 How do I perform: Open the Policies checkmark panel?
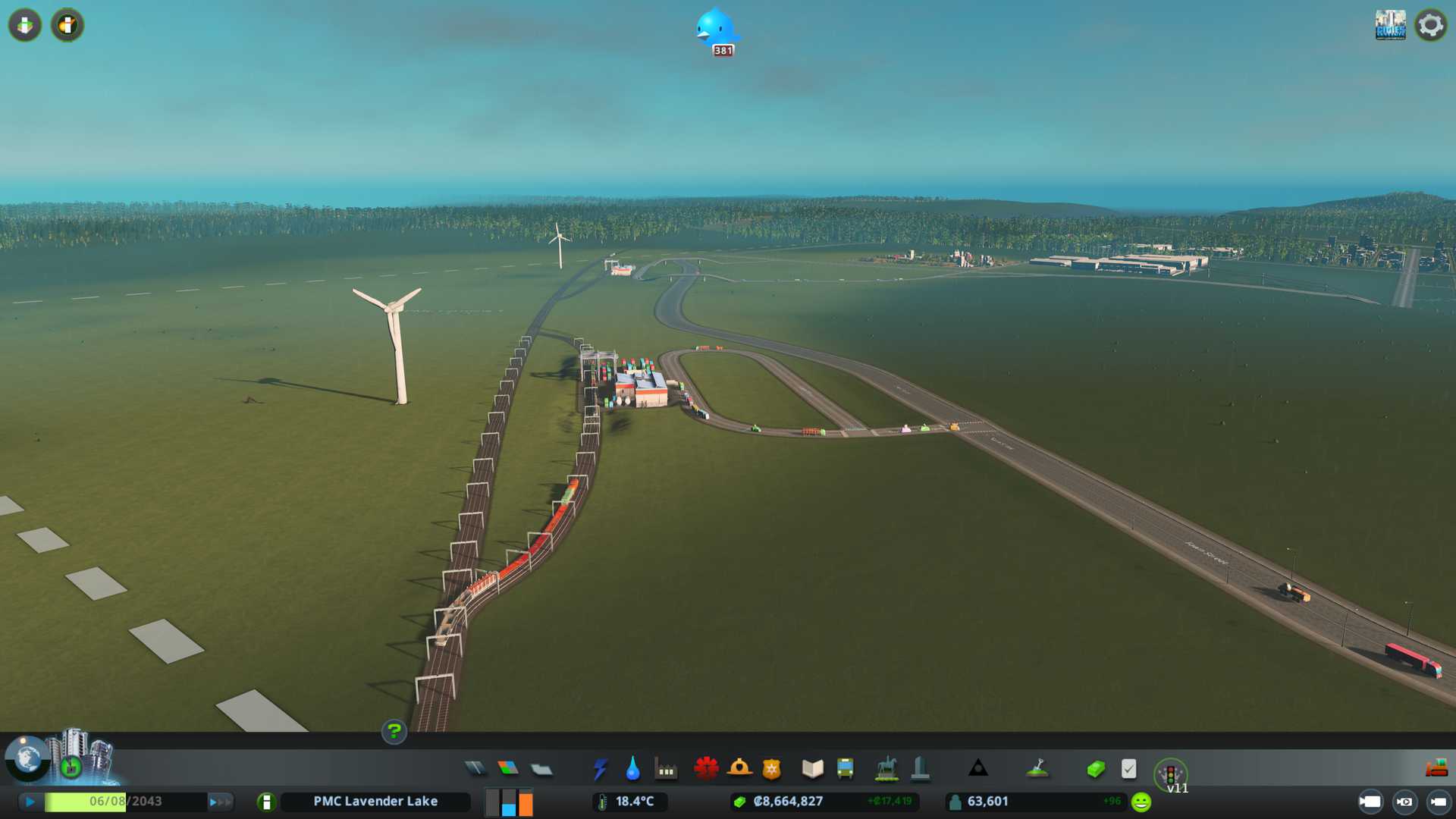(x=1128, y=769)
